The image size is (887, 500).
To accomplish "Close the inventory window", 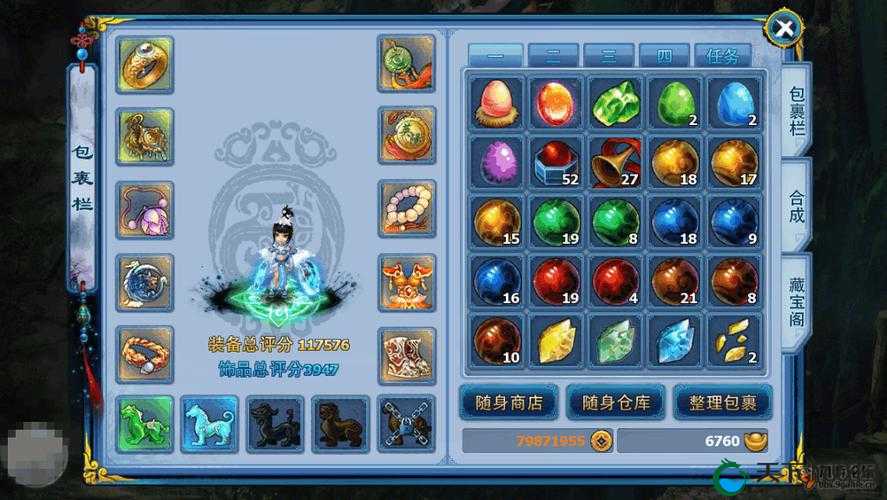I will click(785, 29).
